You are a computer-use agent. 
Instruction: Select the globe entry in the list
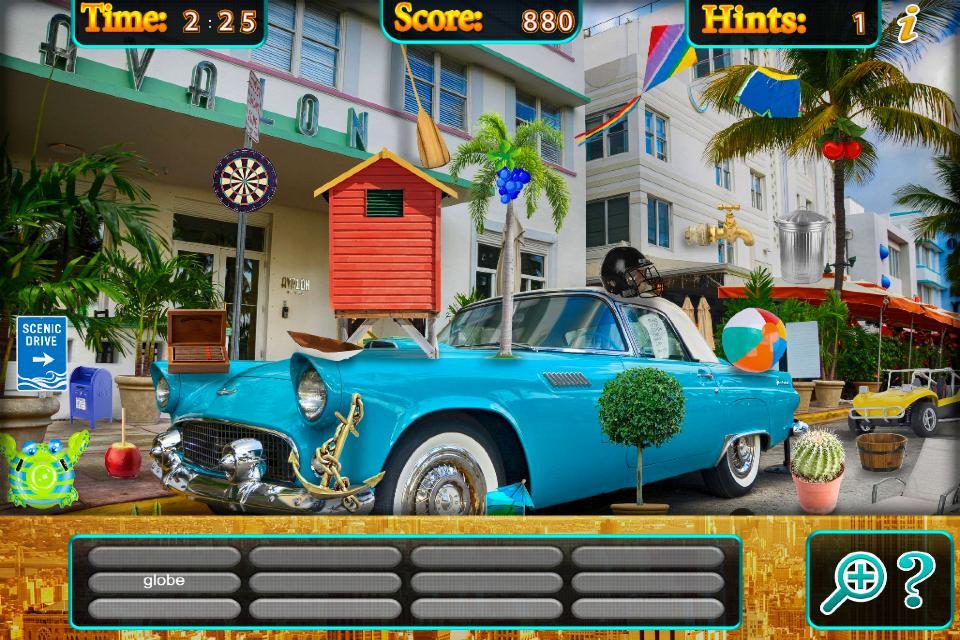point(164,581)
